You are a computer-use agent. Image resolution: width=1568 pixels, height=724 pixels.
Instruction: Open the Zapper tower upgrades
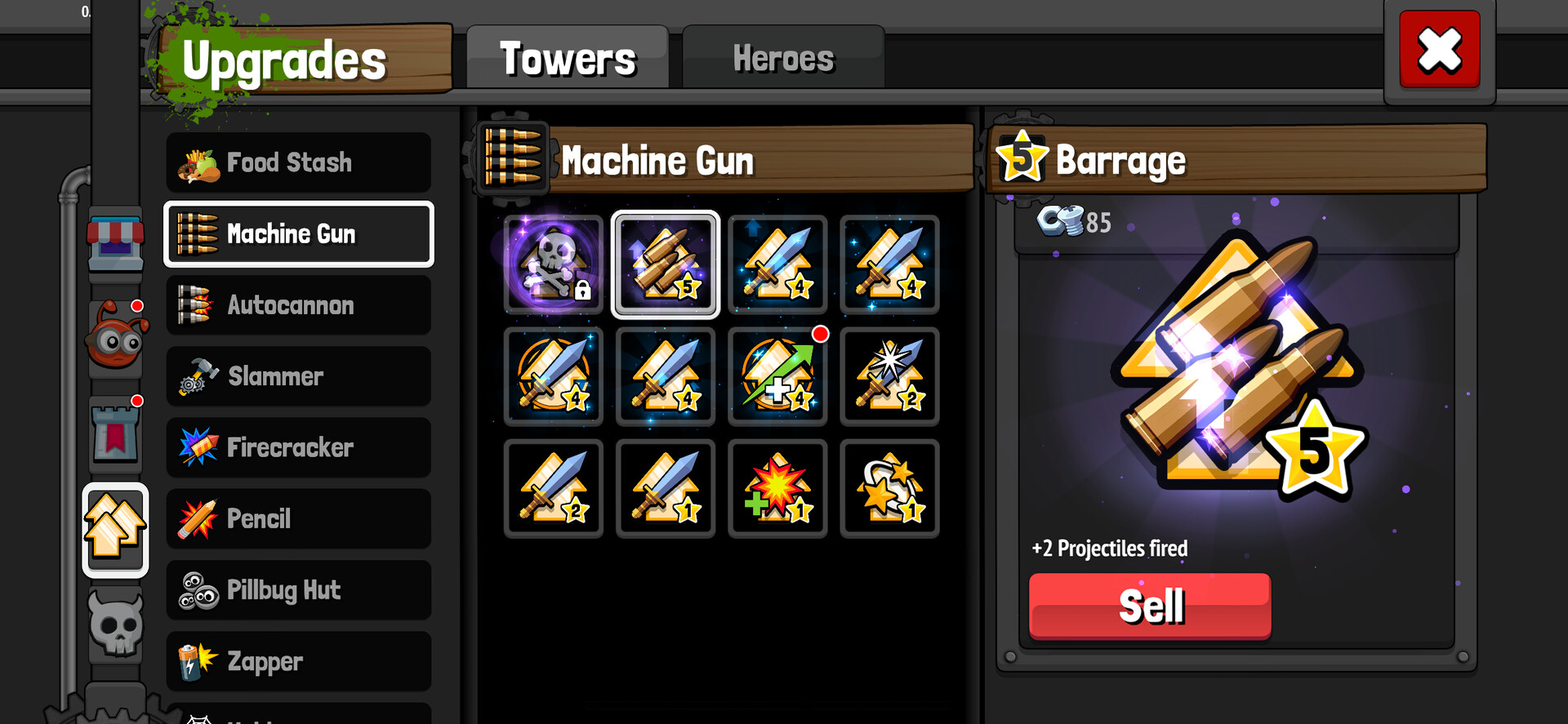[x=298, y=661]
